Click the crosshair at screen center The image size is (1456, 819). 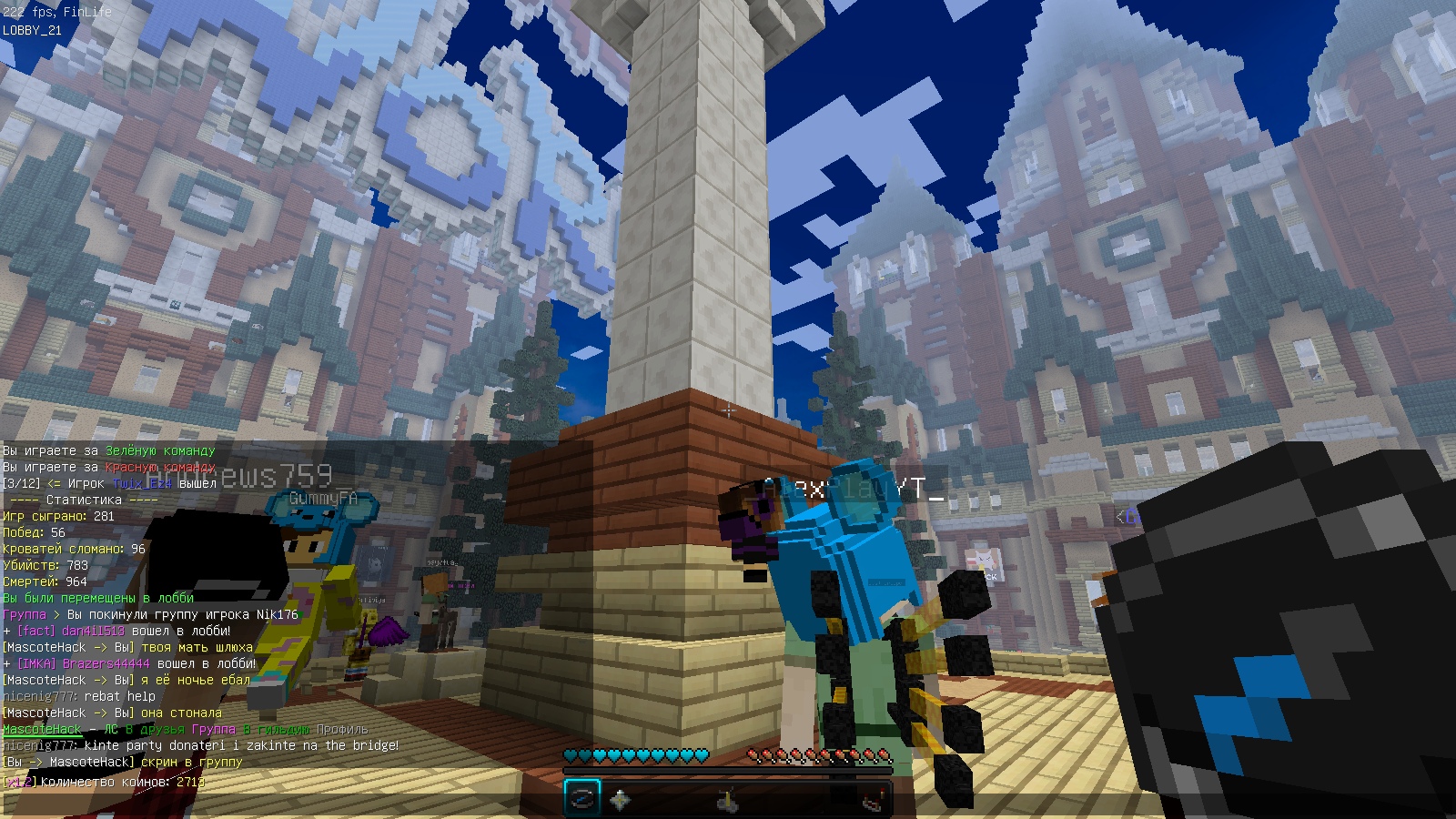pos(728,411)
